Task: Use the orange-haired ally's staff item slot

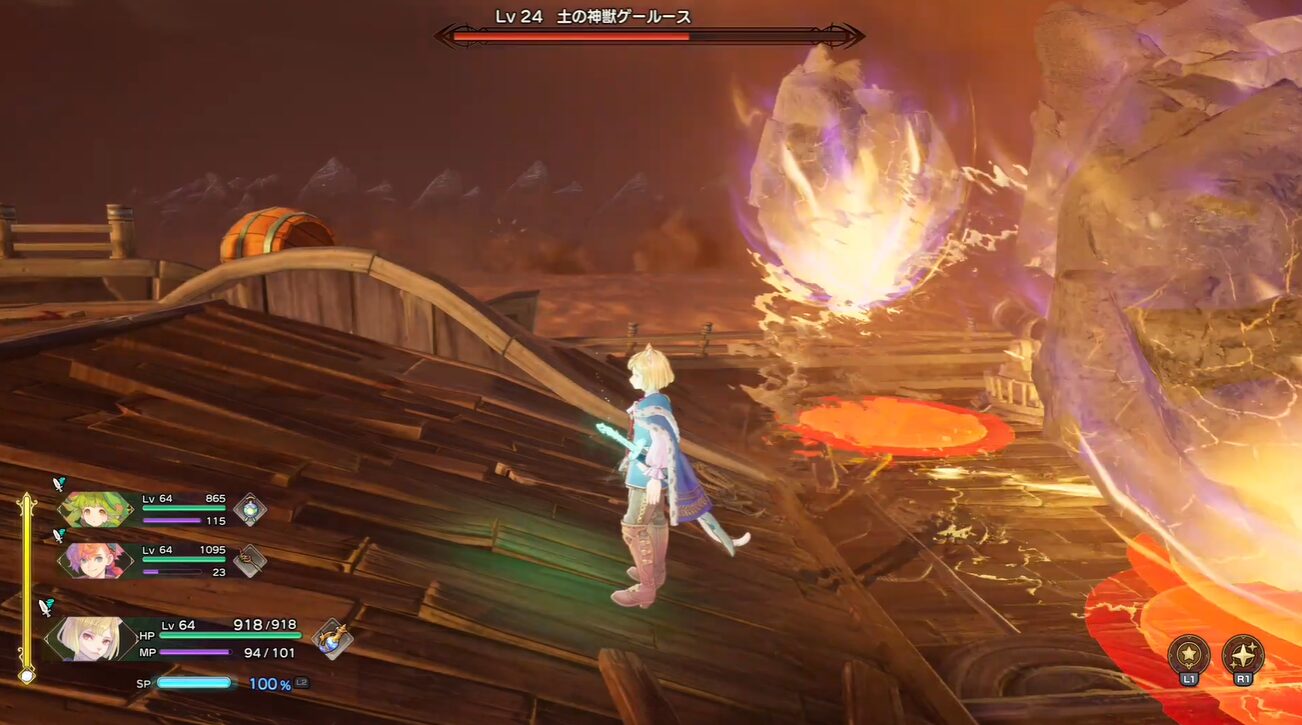Action: [x=249, y=560]
